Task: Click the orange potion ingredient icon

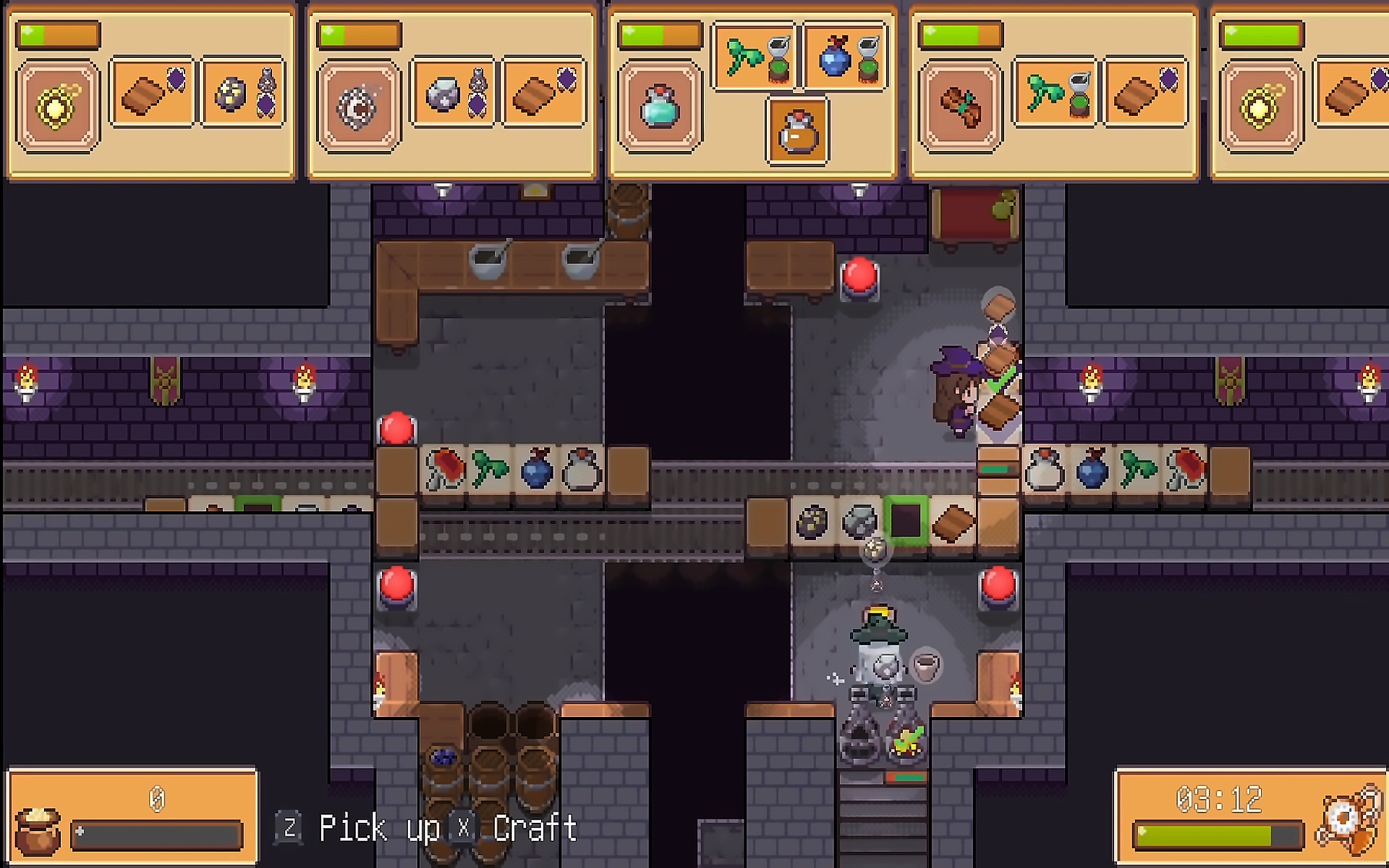Action: tap(798, 132)
